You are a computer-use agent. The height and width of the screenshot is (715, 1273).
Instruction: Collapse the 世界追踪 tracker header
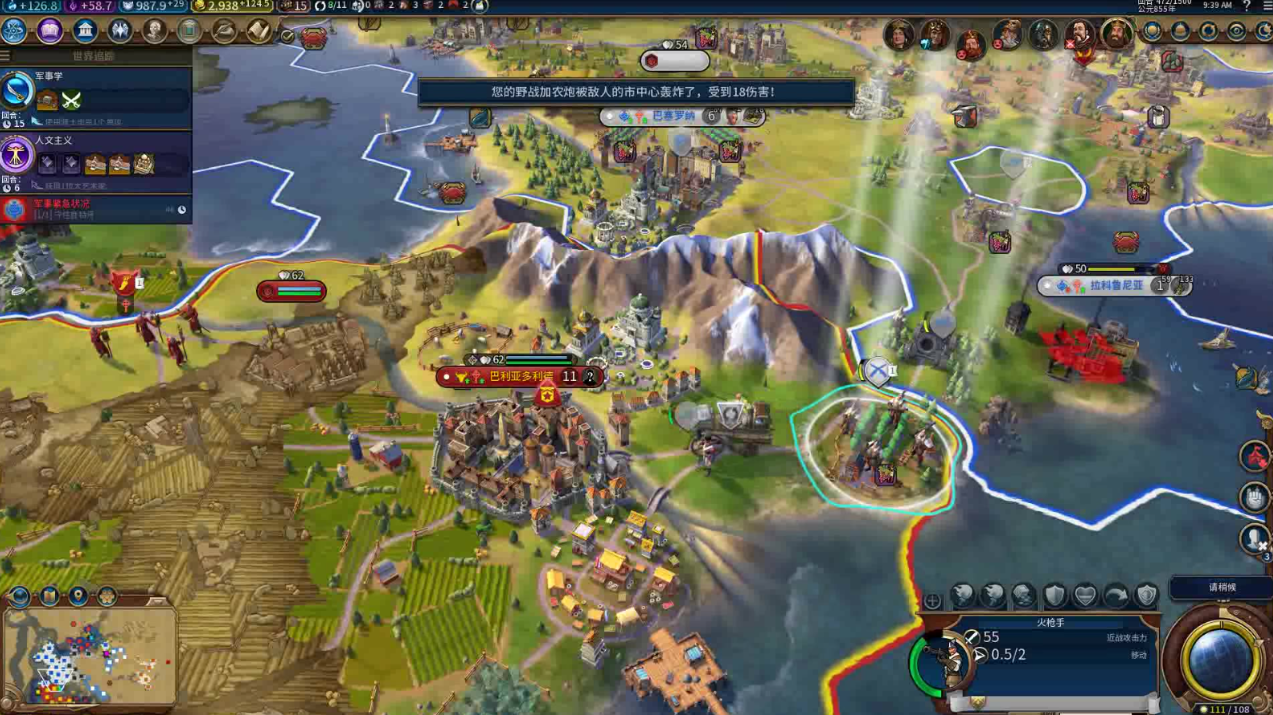tap(95, 56)
